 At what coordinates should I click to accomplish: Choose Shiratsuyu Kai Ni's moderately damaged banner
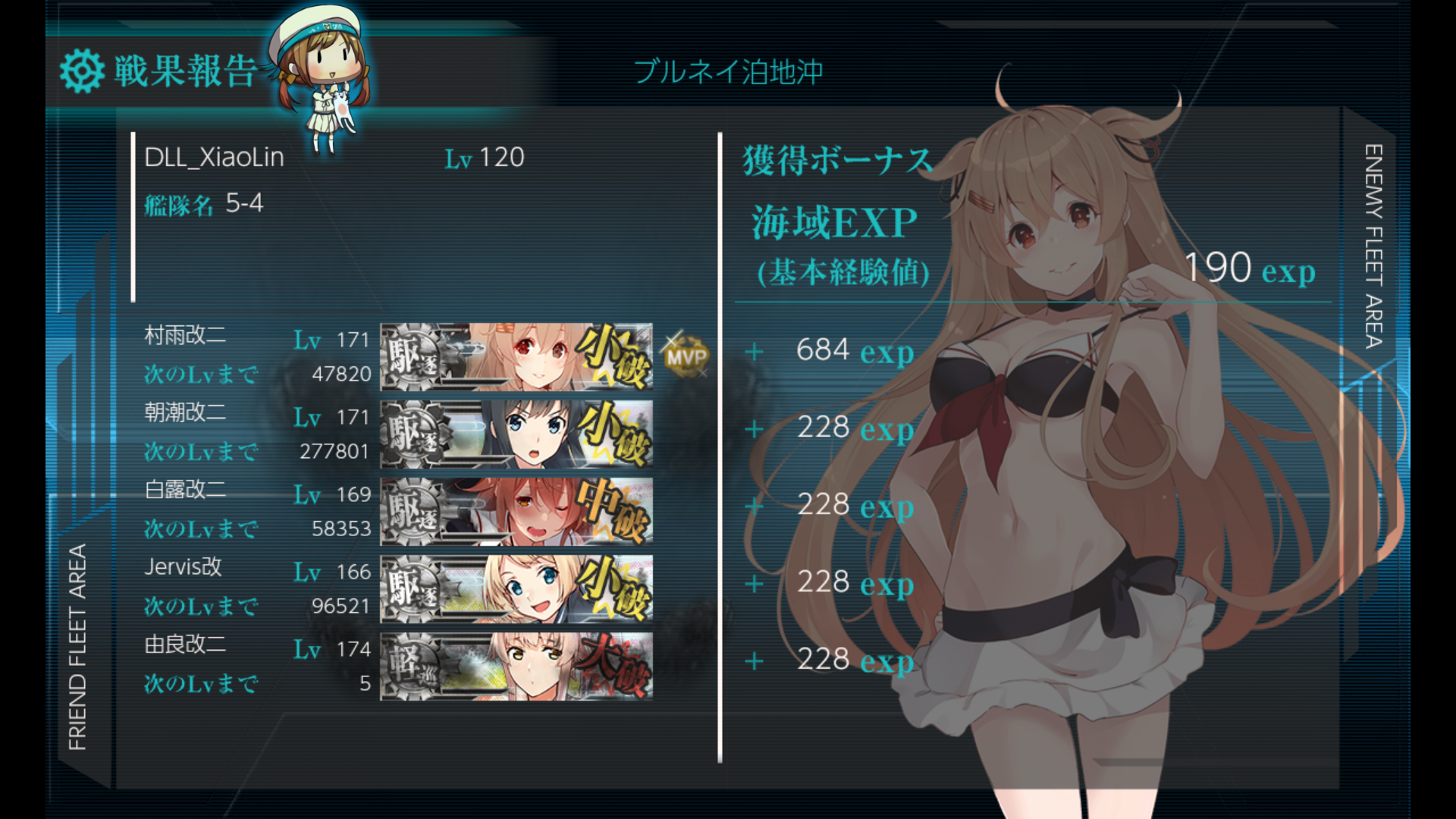[x=516, y=511]
